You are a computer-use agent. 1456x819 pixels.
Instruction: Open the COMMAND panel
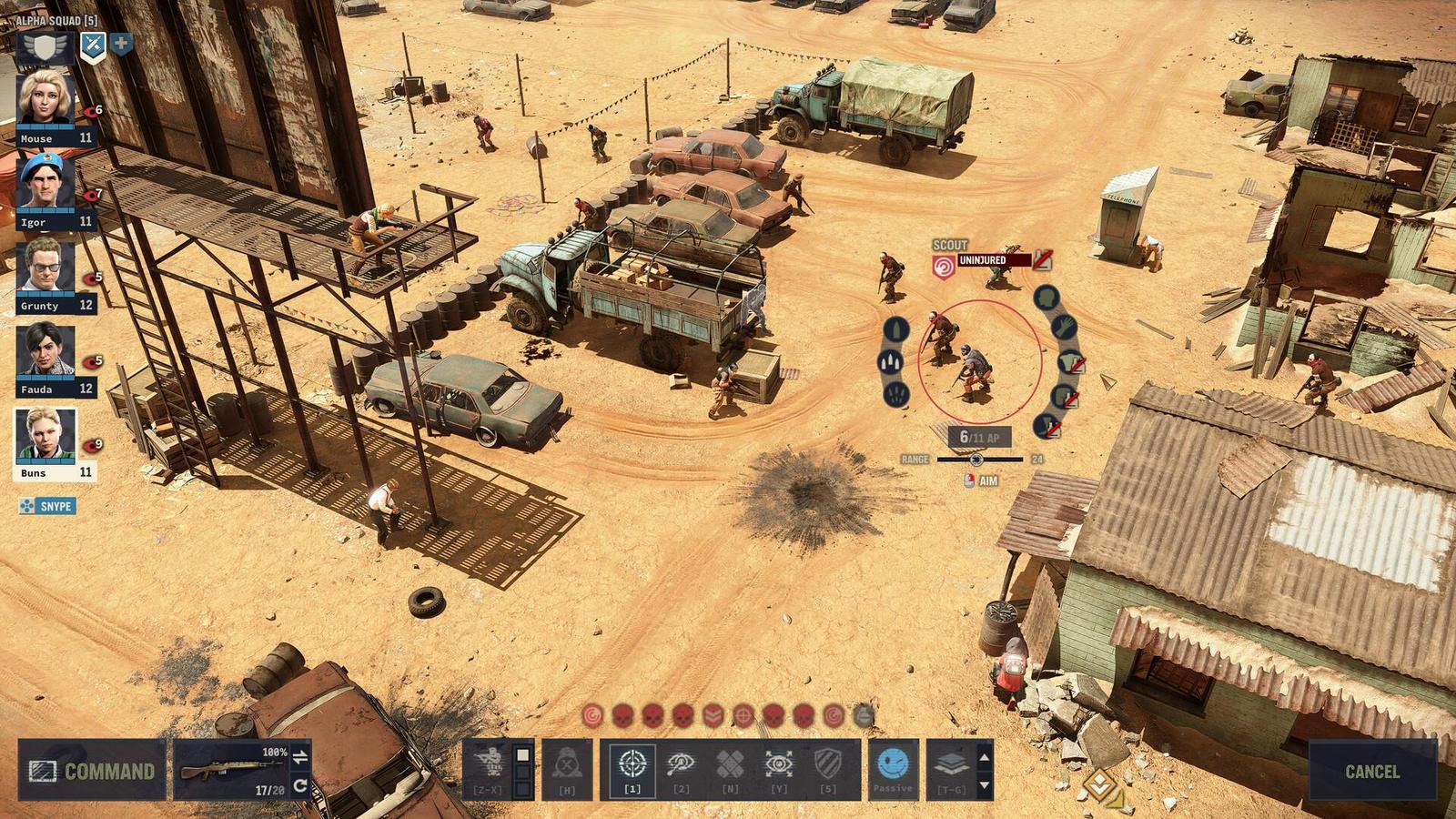[91, 771]
